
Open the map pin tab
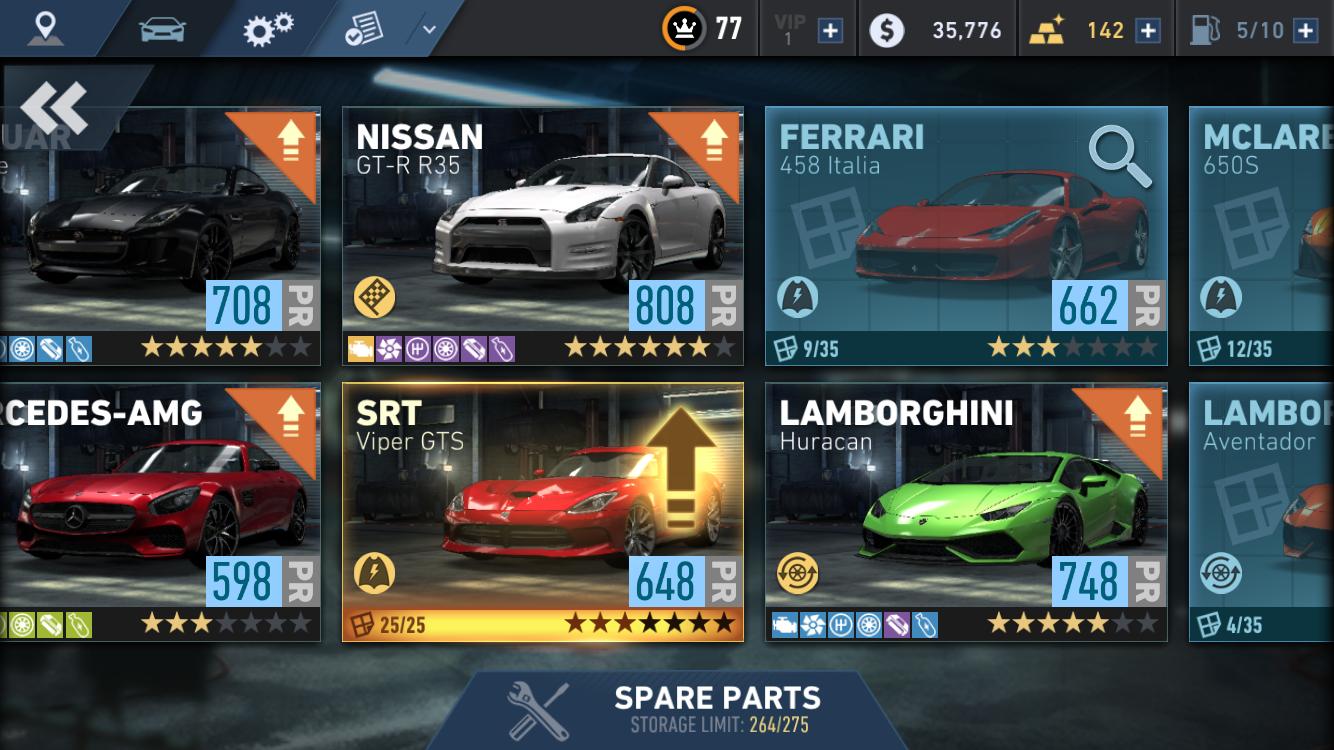click(44, 28)
